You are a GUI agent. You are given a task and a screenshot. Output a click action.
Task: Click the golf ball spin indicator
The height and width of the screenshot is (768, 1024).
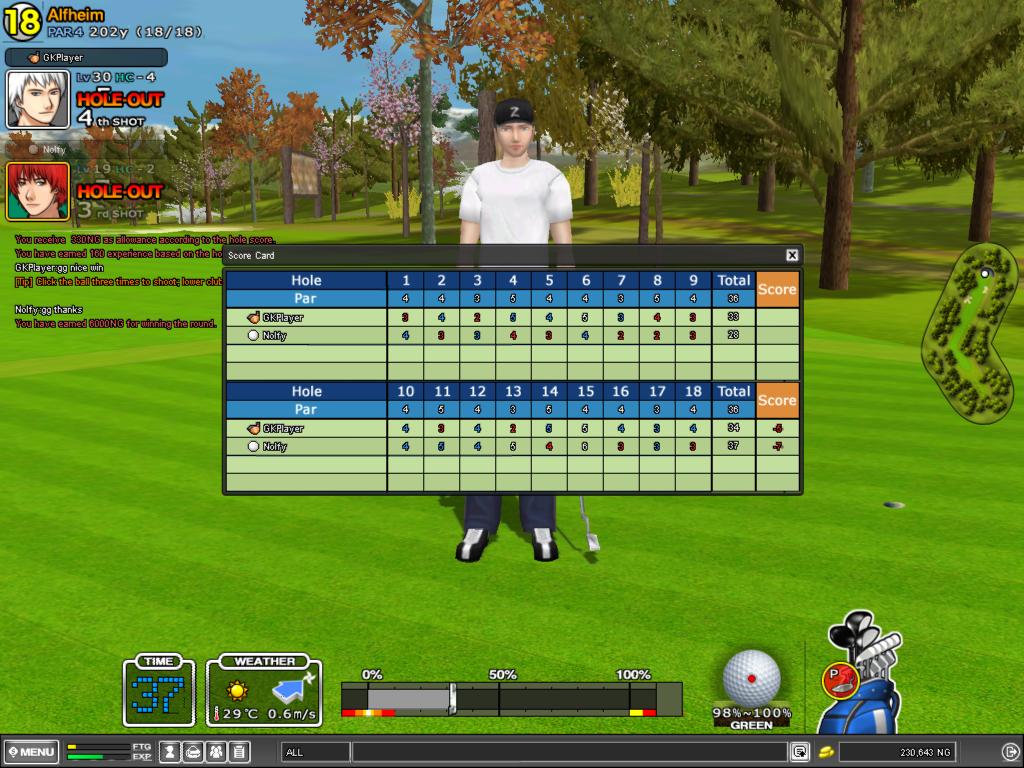751,677
